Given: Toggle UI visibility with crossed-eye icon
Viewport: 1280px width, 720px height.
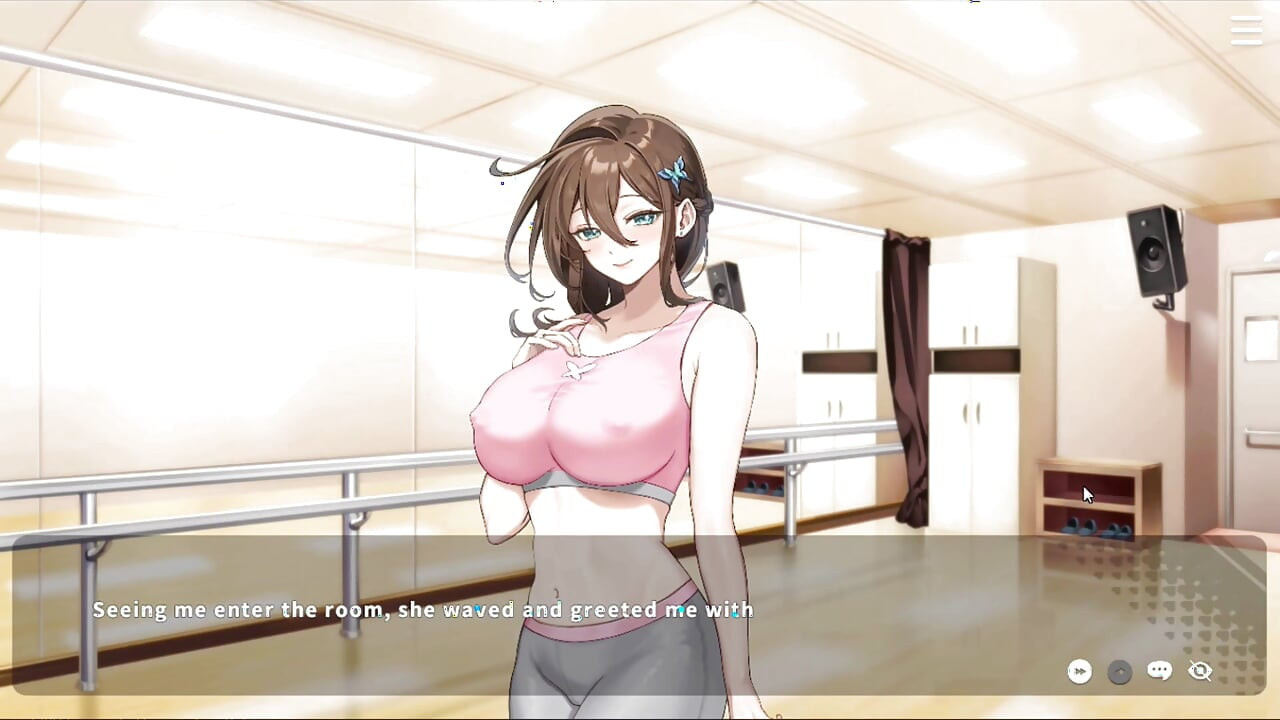Looking at the screenshot, I should tap(1199, 671).
